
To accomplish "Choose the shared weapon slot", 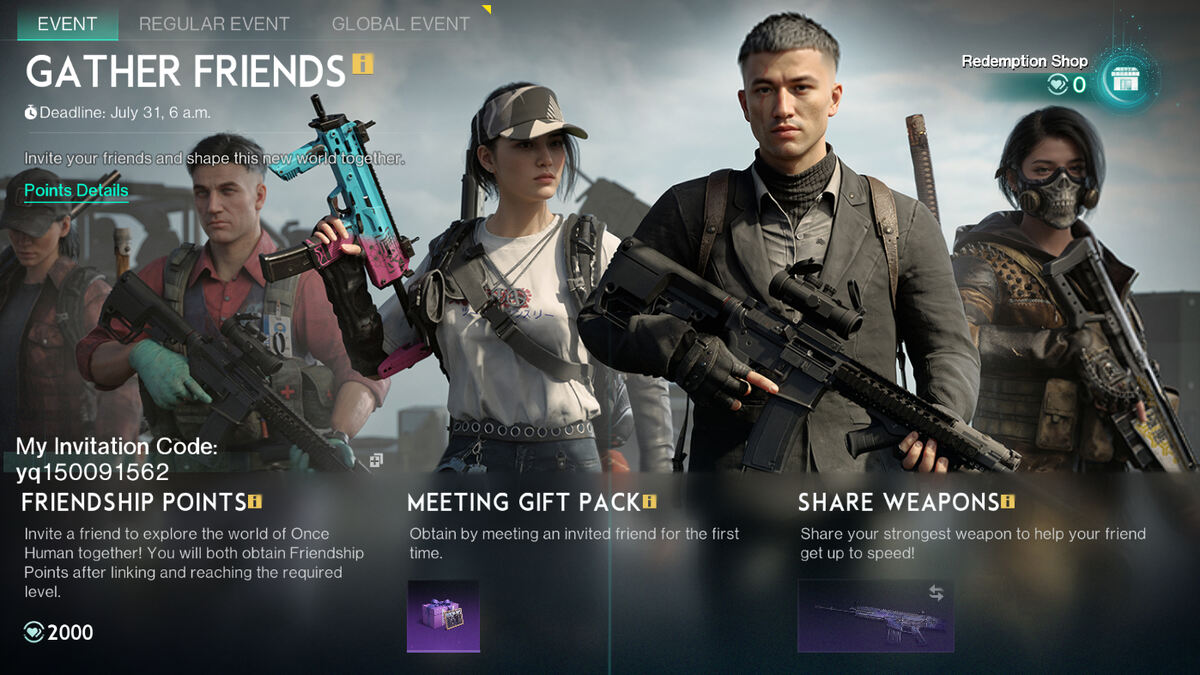I will [875, 615].
